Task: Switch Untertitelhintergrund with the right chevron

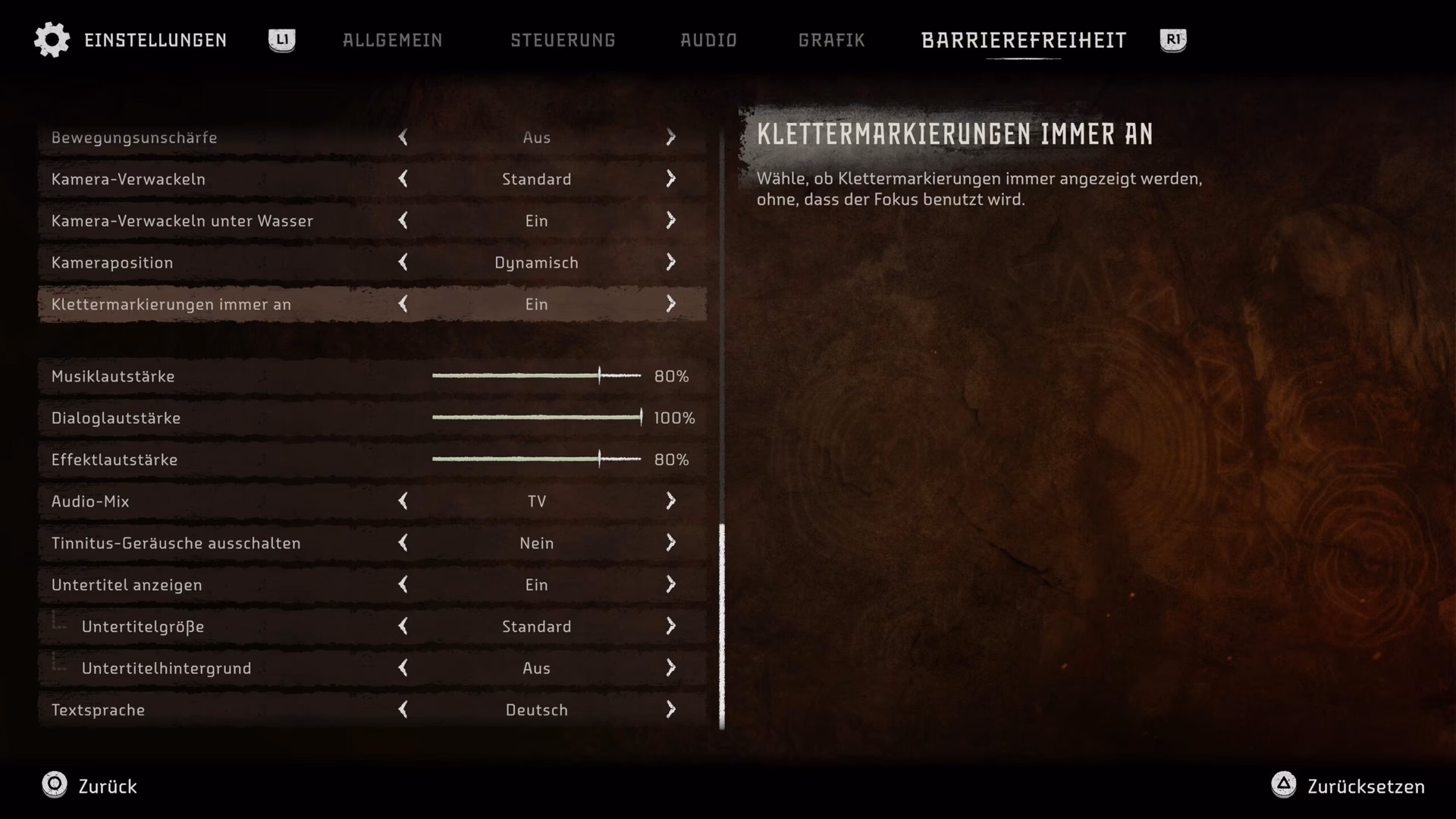Action: tap(671, 668)
